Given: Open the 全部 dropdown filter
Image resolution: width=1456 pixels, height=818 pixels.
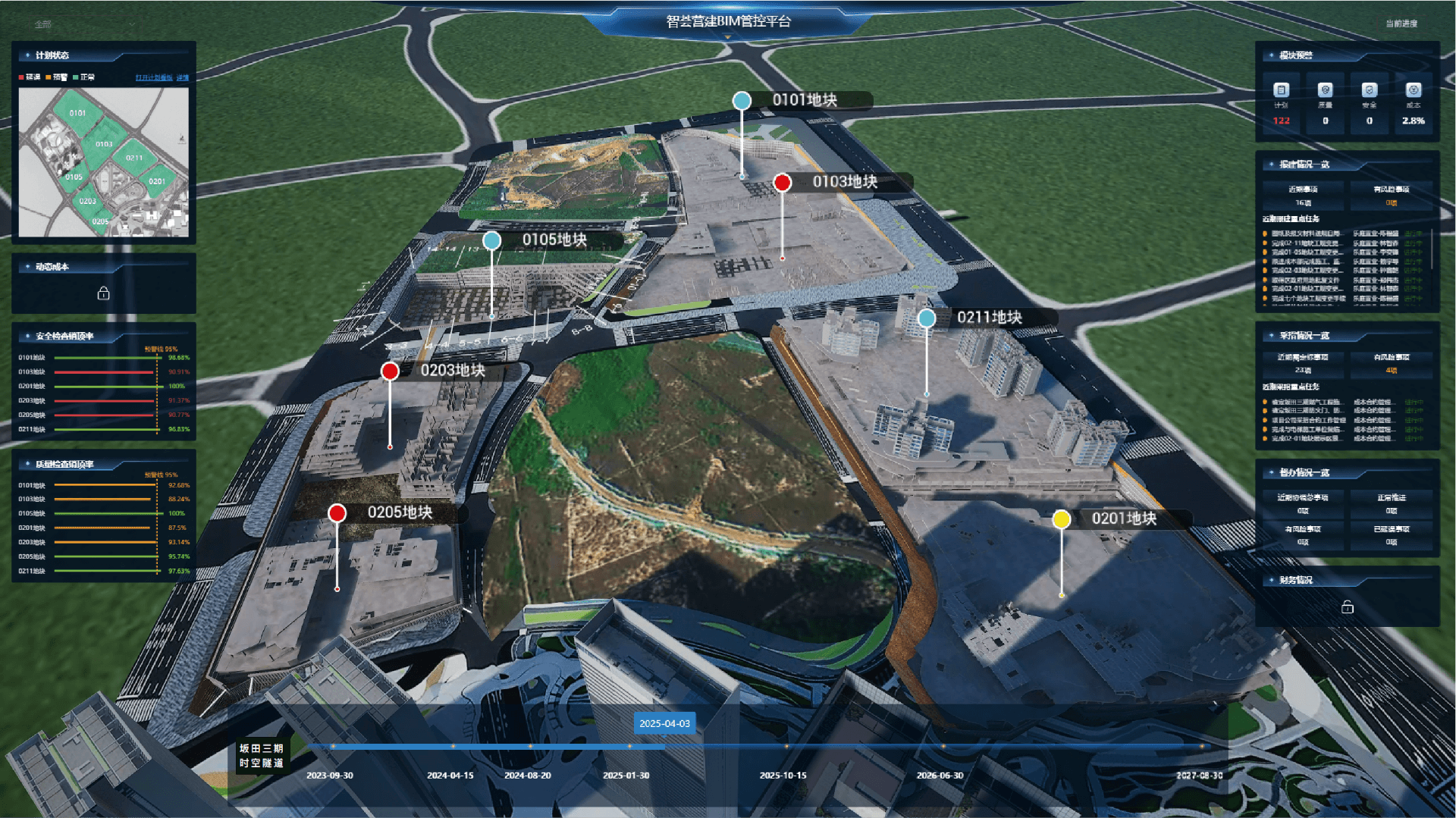Looking at the screenshot, I should tap(83, 24).
